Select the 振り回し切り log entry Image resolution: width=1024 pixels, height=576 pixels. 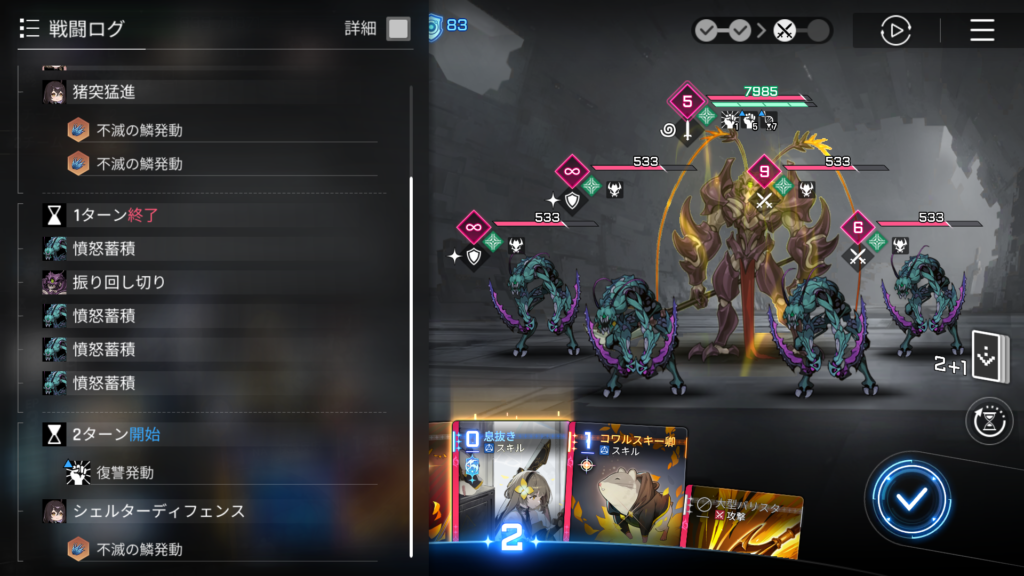click(x=119, y=282)
